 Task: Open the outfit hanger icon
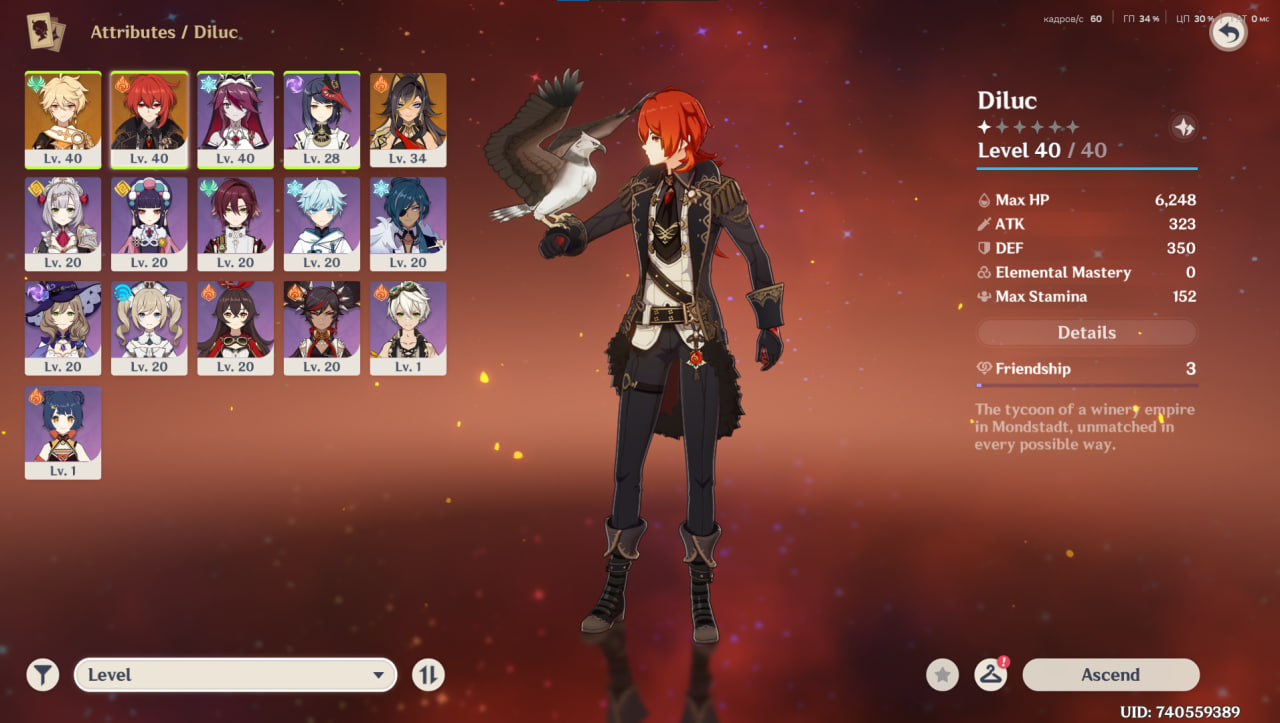pos(990,675)
